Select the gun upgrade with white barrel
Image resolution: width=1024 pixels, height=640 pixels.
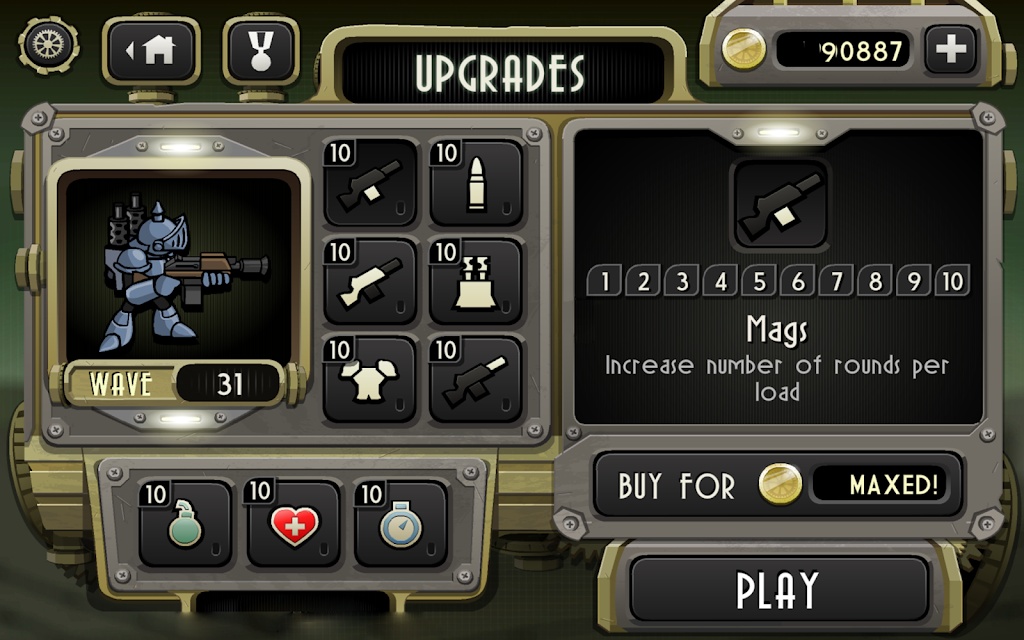pyautogui.click(x=476, y=379)
